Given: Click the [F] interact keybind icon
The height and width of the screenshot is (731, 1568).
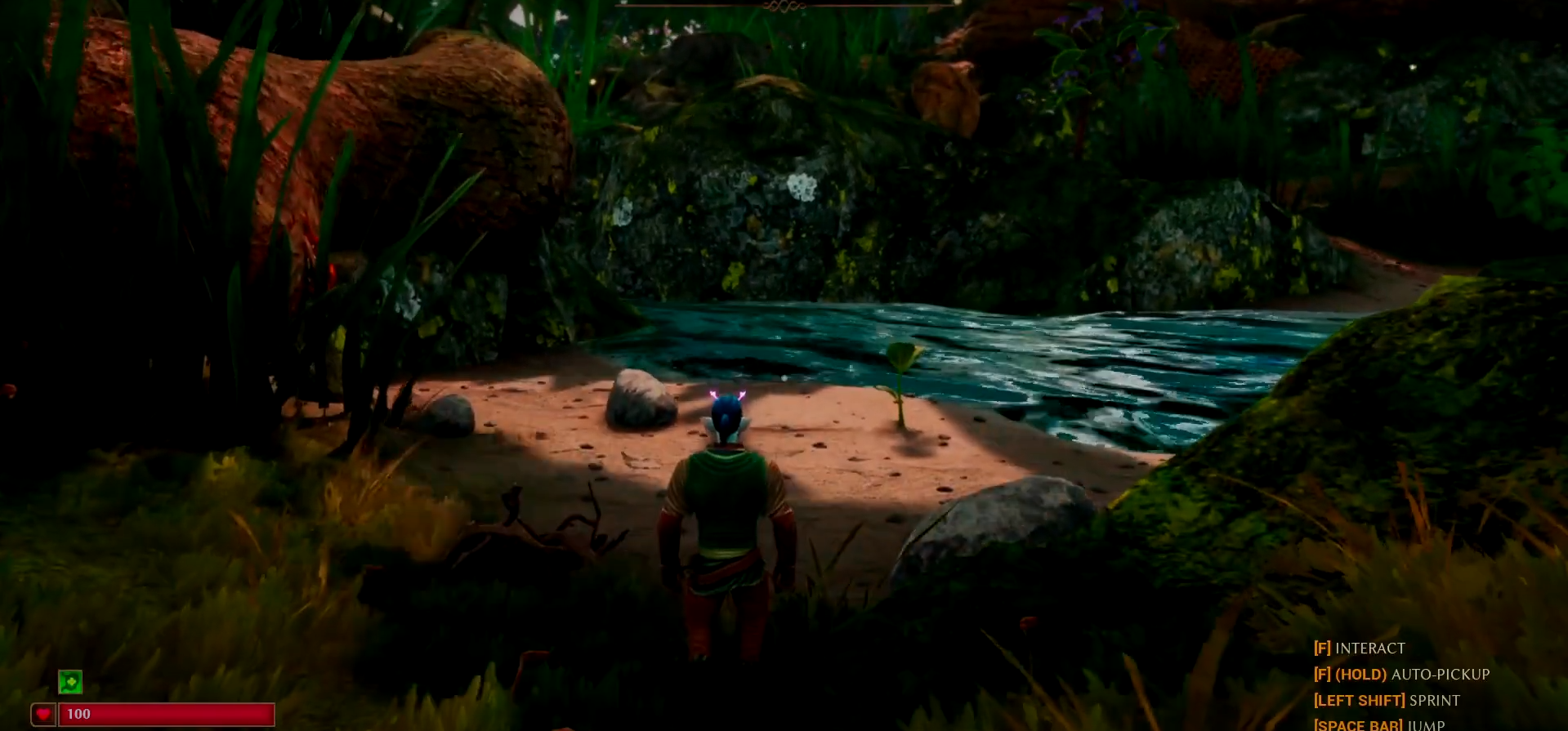Looking at the screenshot, I should click(1322, 648).
